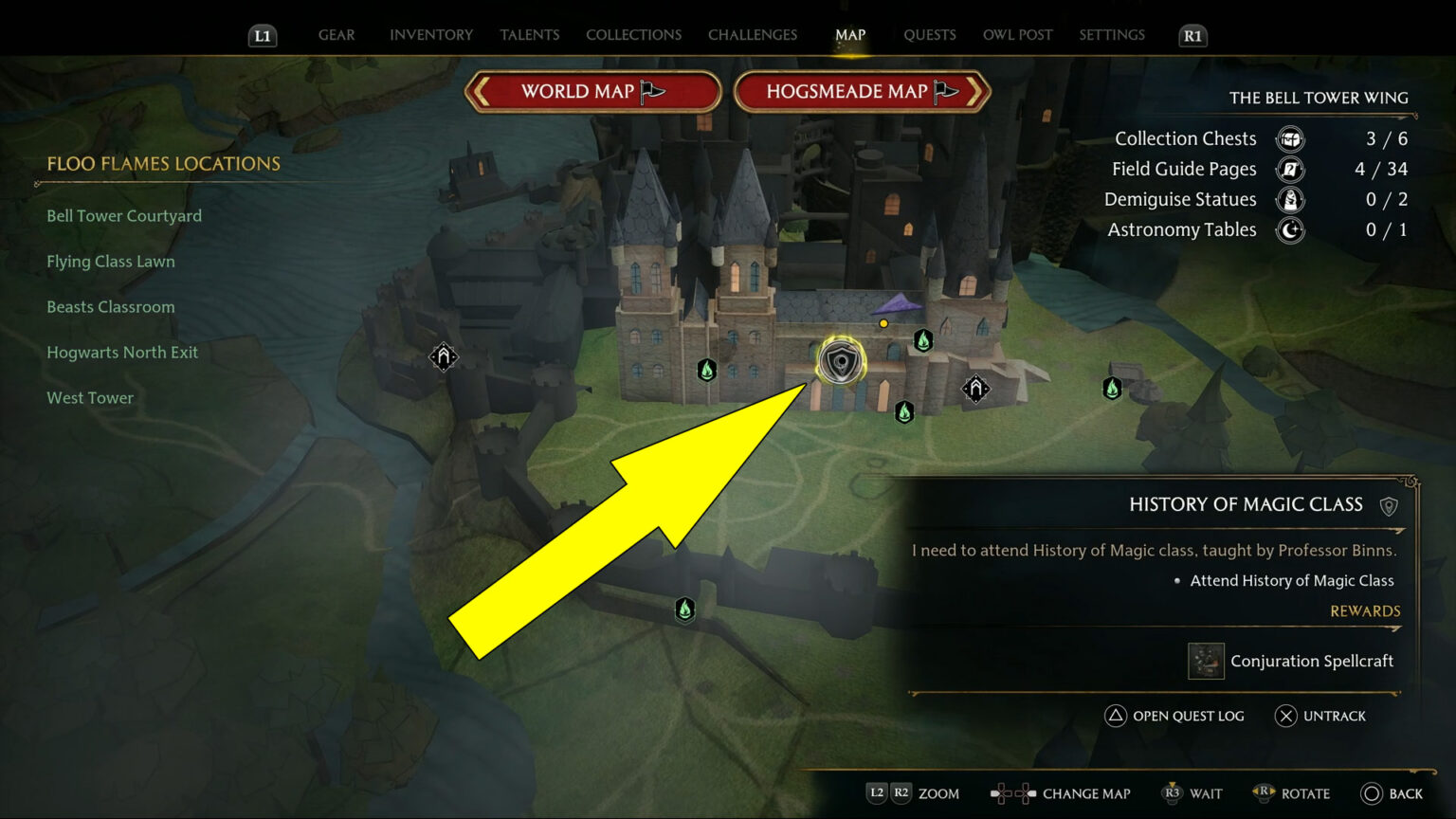
Task: Open the Talents tab
Action: point(529,35)
